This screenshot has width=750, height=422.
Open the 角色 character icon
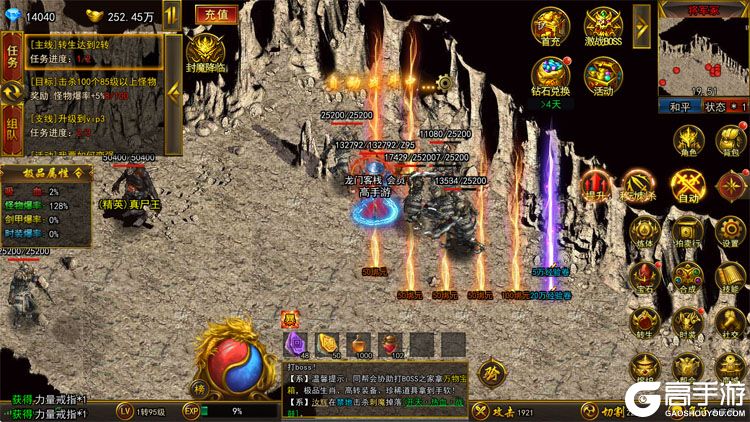[689, 142]
